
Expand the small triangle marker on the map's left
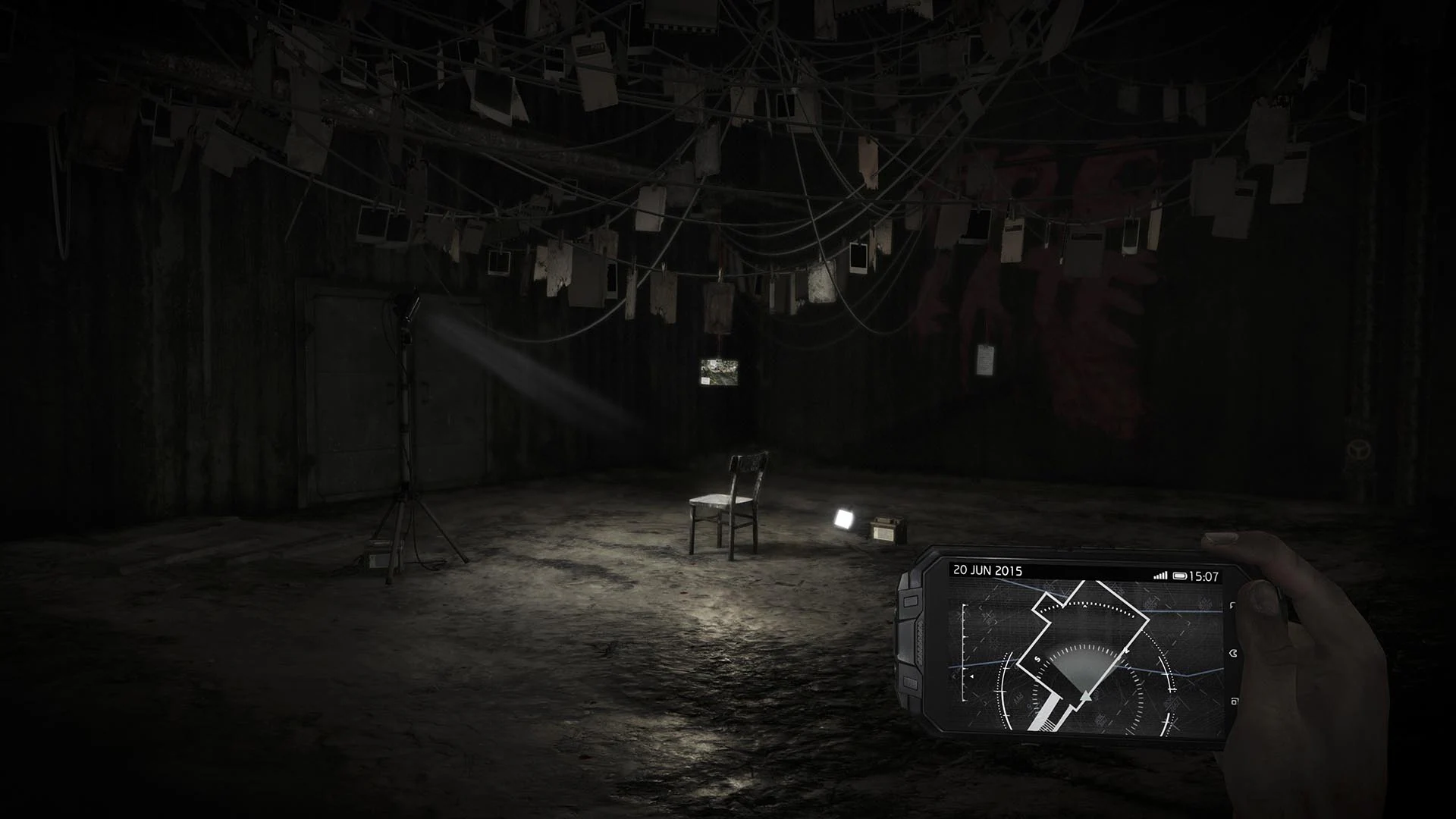coord(971,676)
